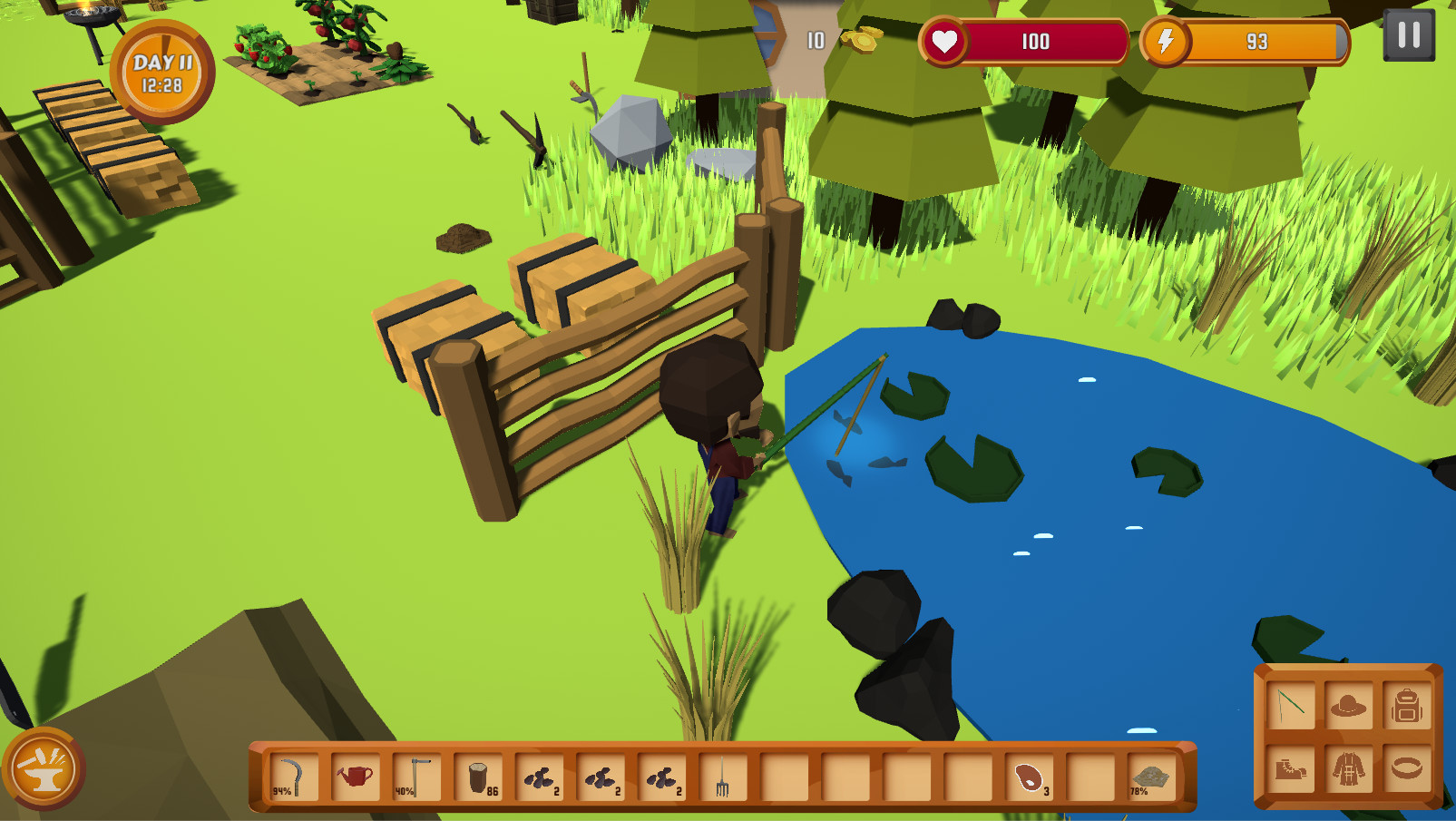Click the pitchfork in the hotbar

coord(722,776)
